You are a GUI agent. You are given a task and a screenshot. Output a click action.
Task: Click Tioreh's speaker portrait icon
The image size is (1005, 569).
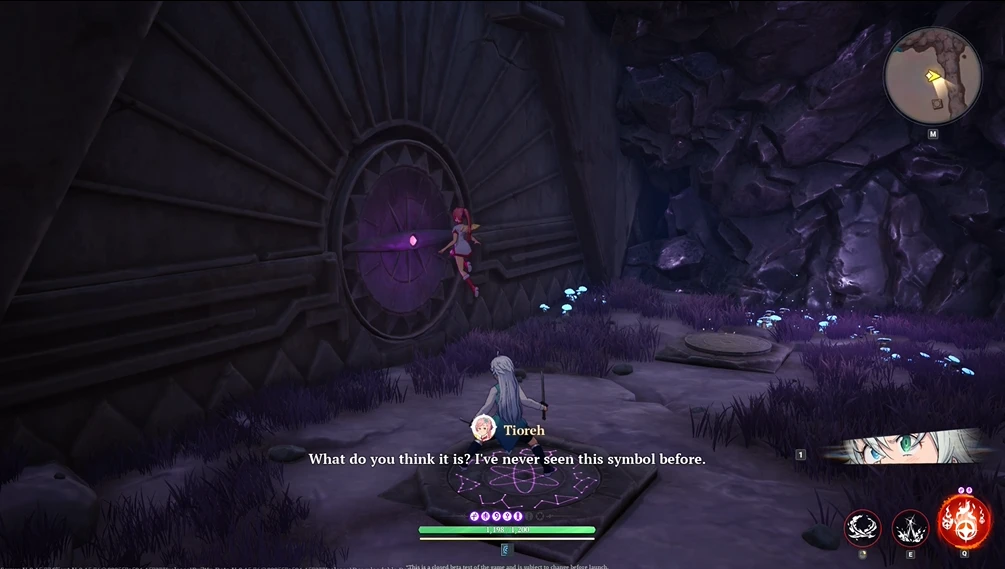point(484,429)
